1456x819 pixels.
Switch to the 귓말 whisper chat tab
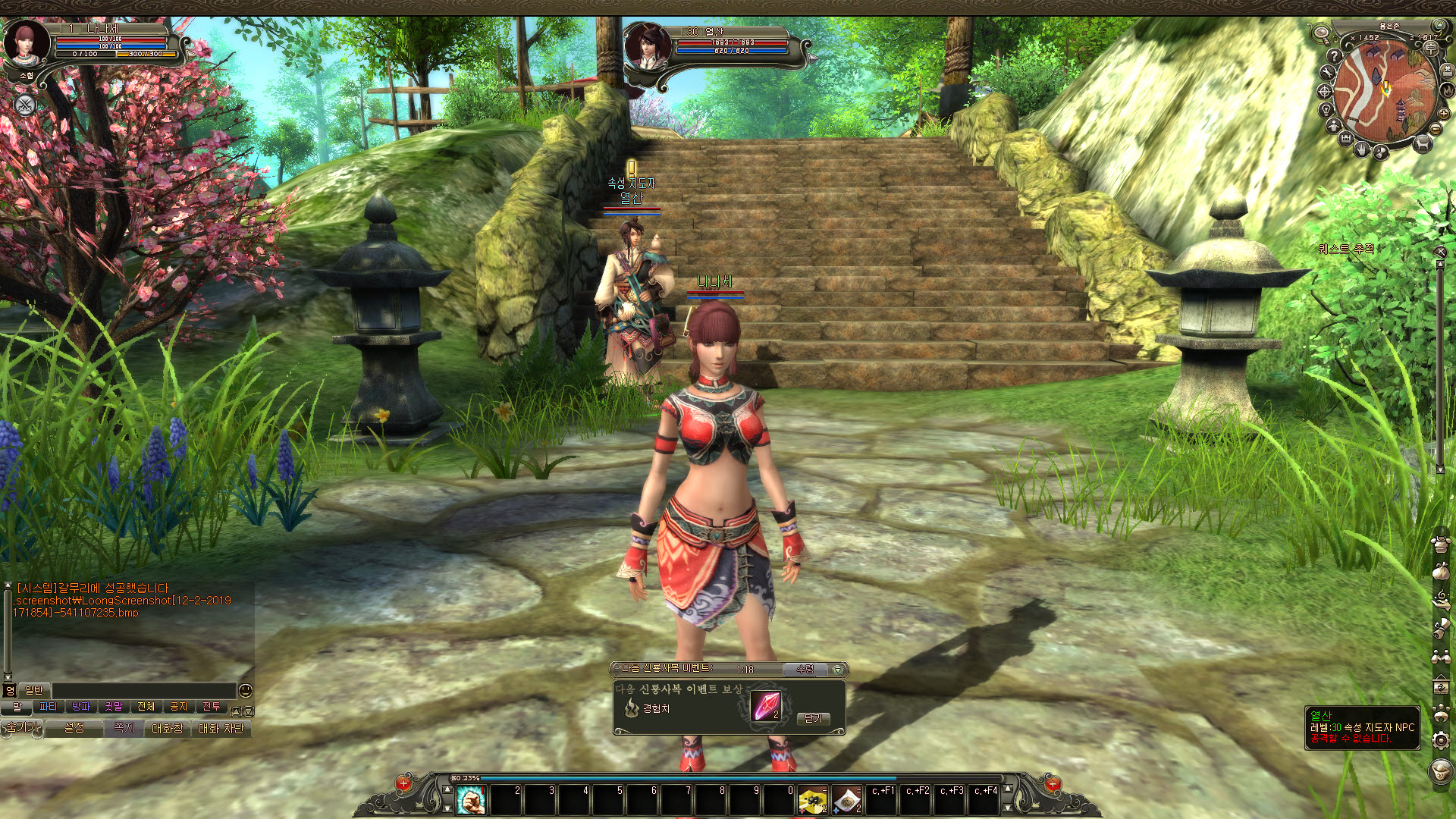114,707
